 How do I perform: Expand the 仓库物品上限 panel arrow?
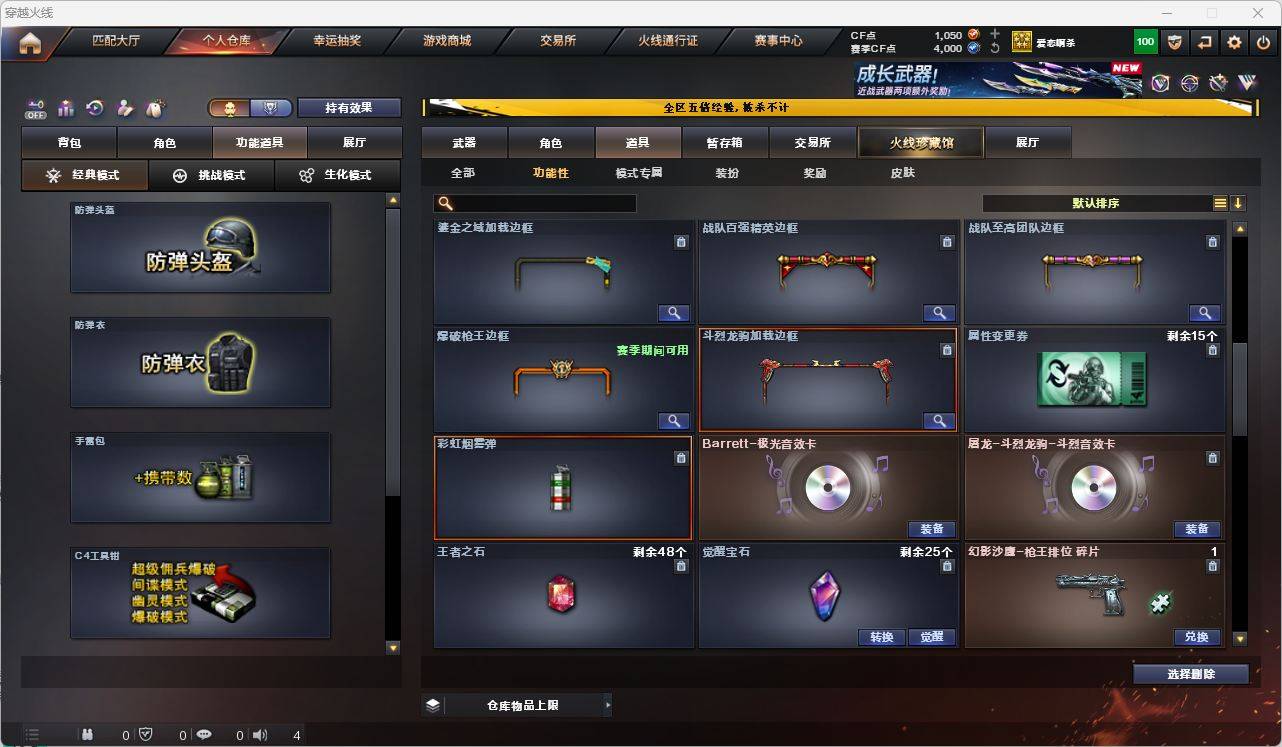607,705
